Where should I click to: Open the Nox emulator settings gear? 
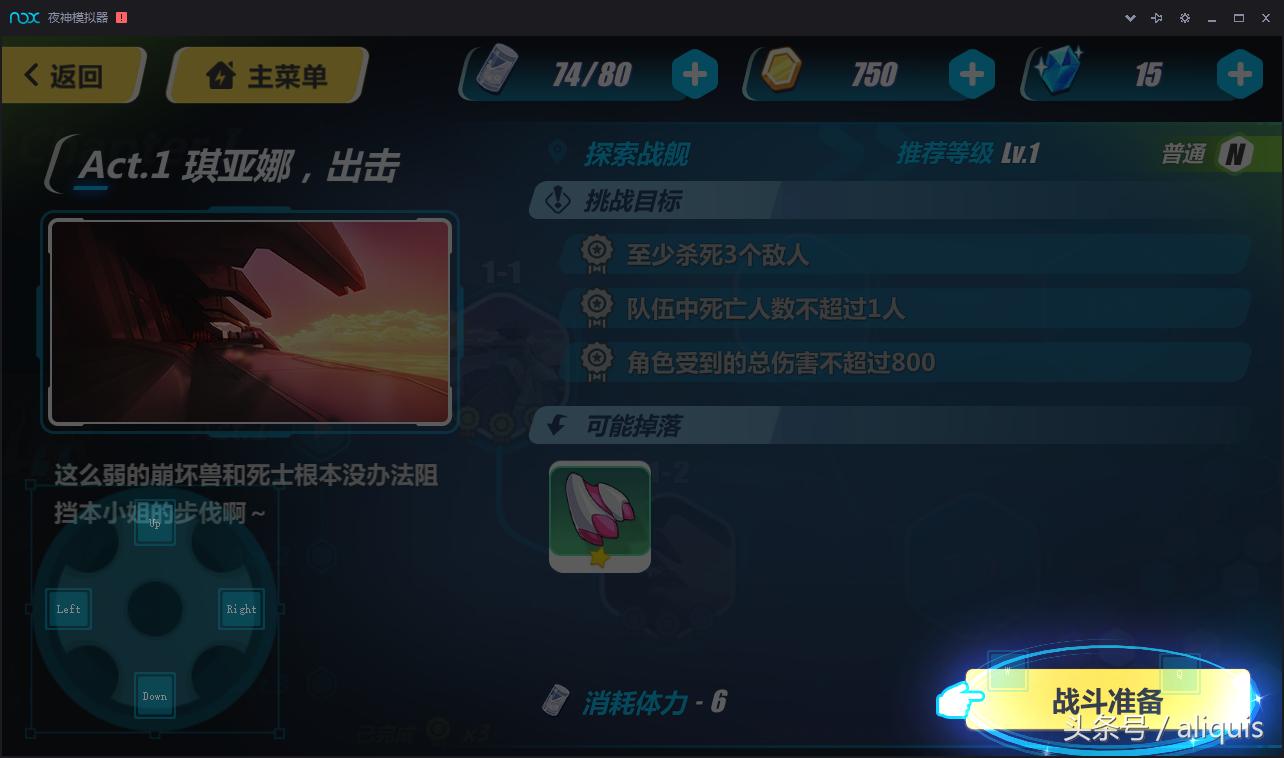coord(1184,17)
